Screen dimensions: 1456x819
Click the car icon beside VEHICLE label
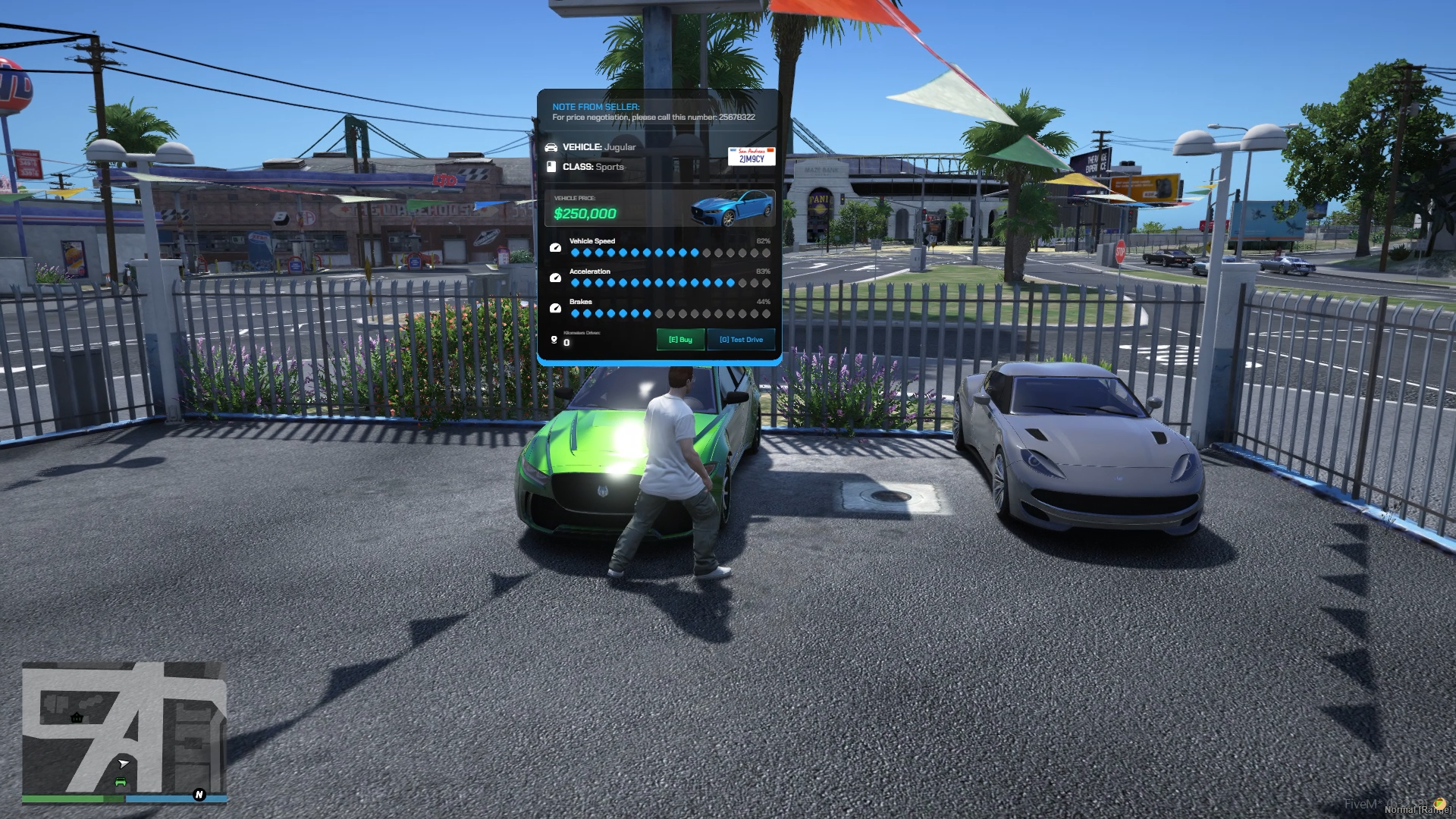(x=553, y=147)
